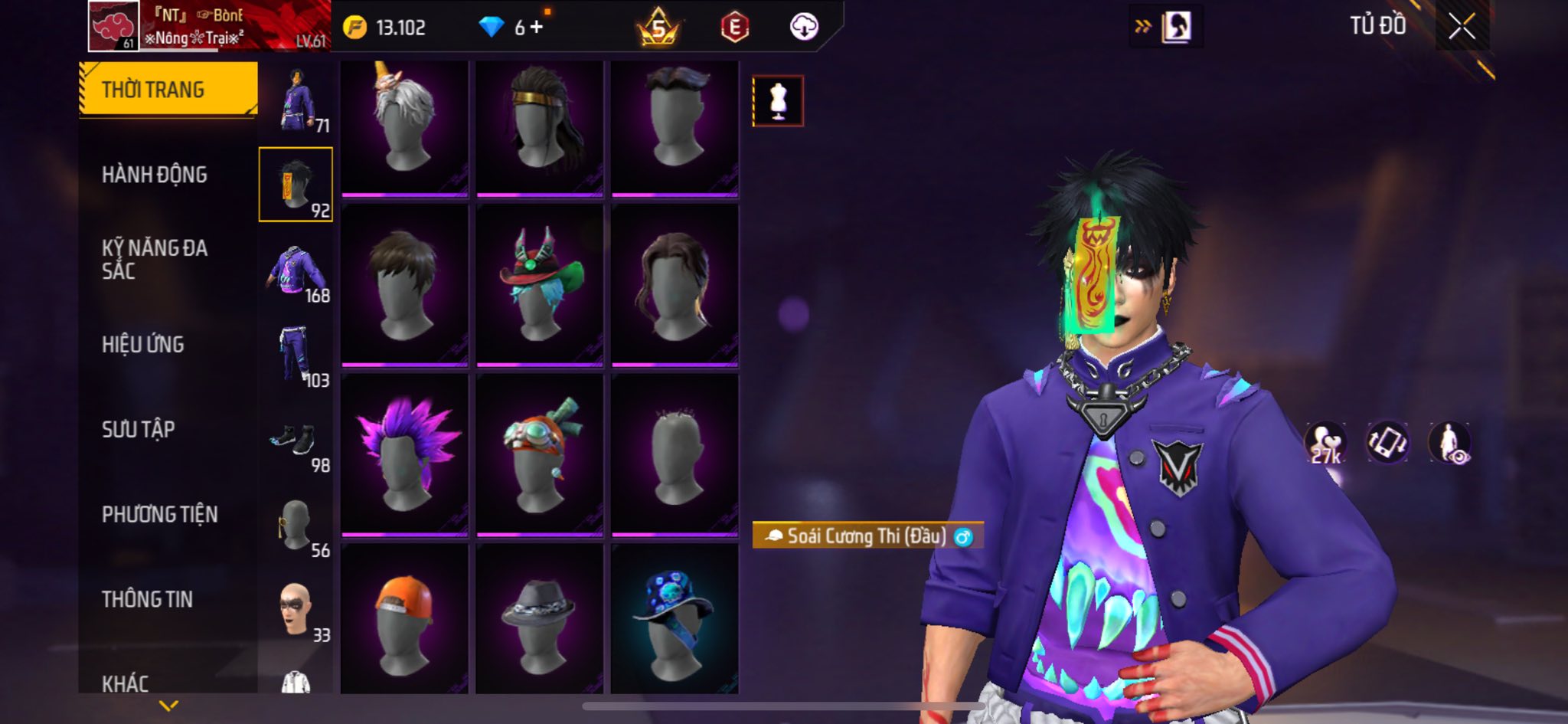Image resolution: width=1568 pixels, height=724 pixels.
Task: Open the cloud download icon
Action: pyautogui.click(x=804, y=28)
